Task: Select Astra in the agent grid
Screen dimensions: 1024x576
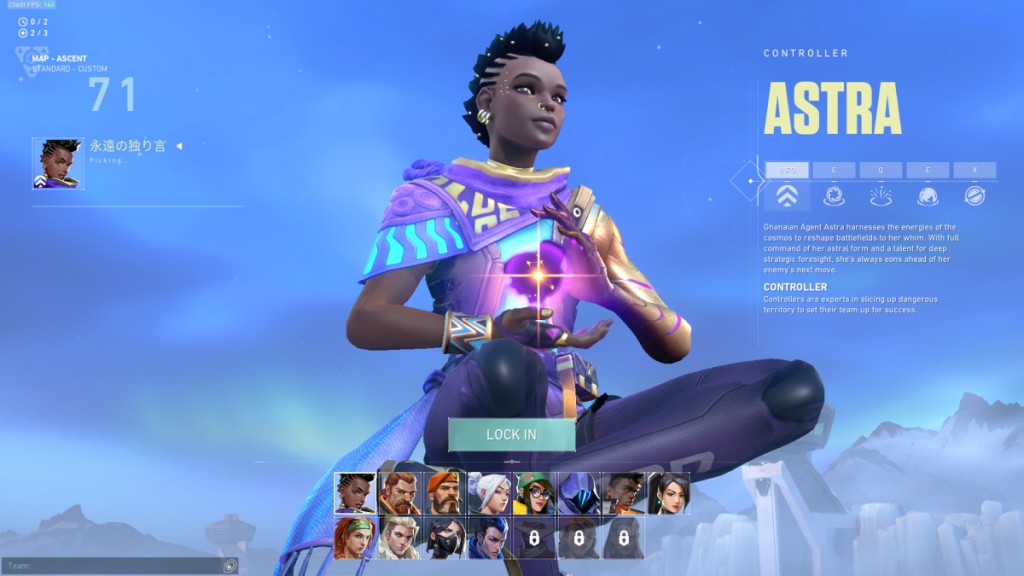Action: pyautogui.click(x=355, y=493)
